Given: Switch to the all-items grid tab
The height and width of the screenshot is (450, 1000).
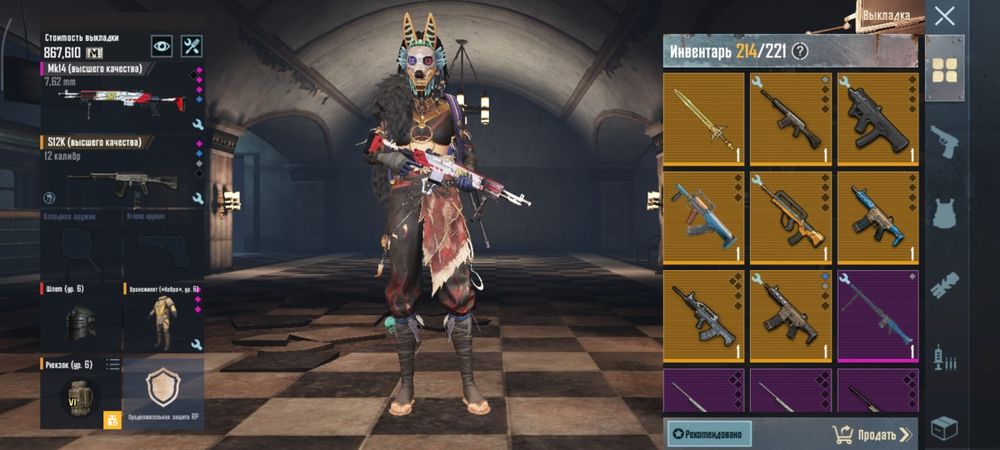Looking at the screenshot, I should [944, 69].
